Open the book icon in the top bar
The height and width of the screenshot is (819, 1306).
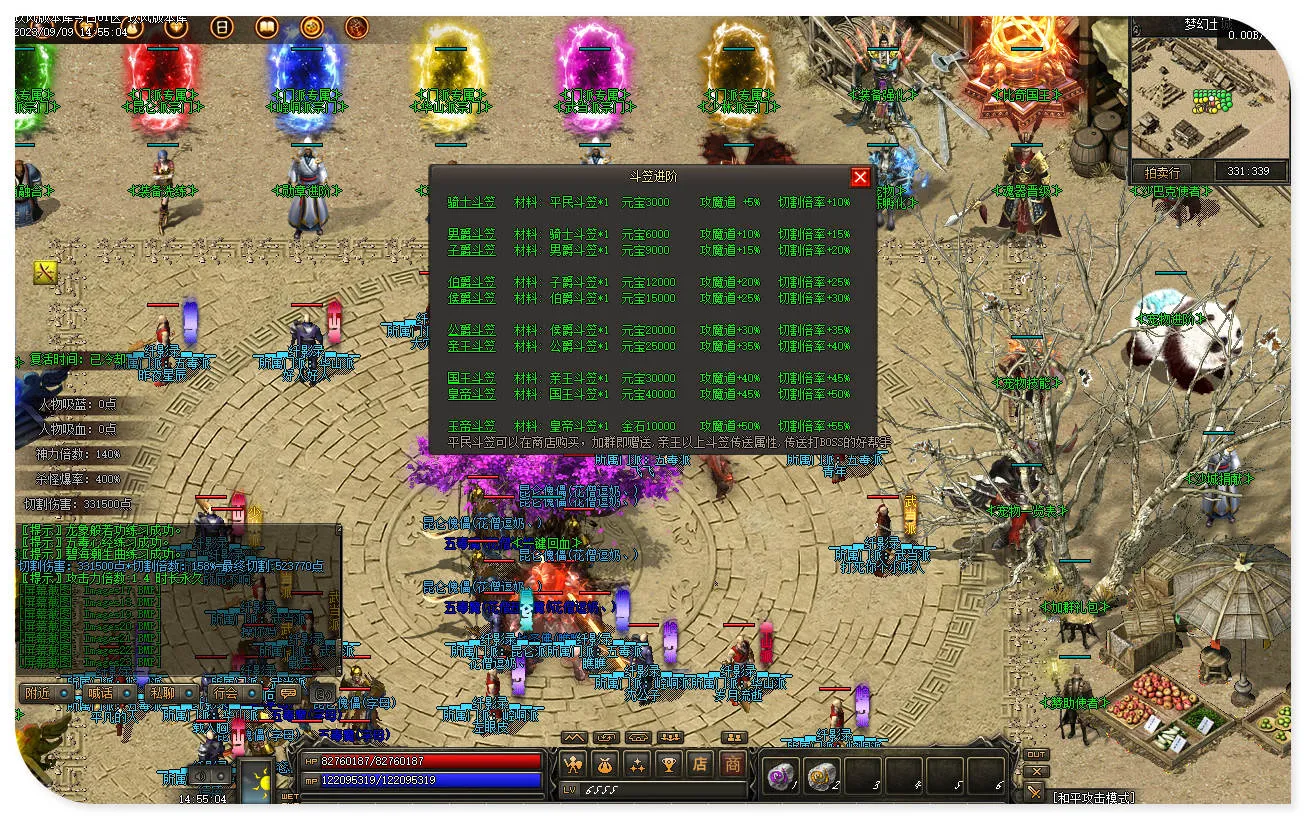point(267,28)
